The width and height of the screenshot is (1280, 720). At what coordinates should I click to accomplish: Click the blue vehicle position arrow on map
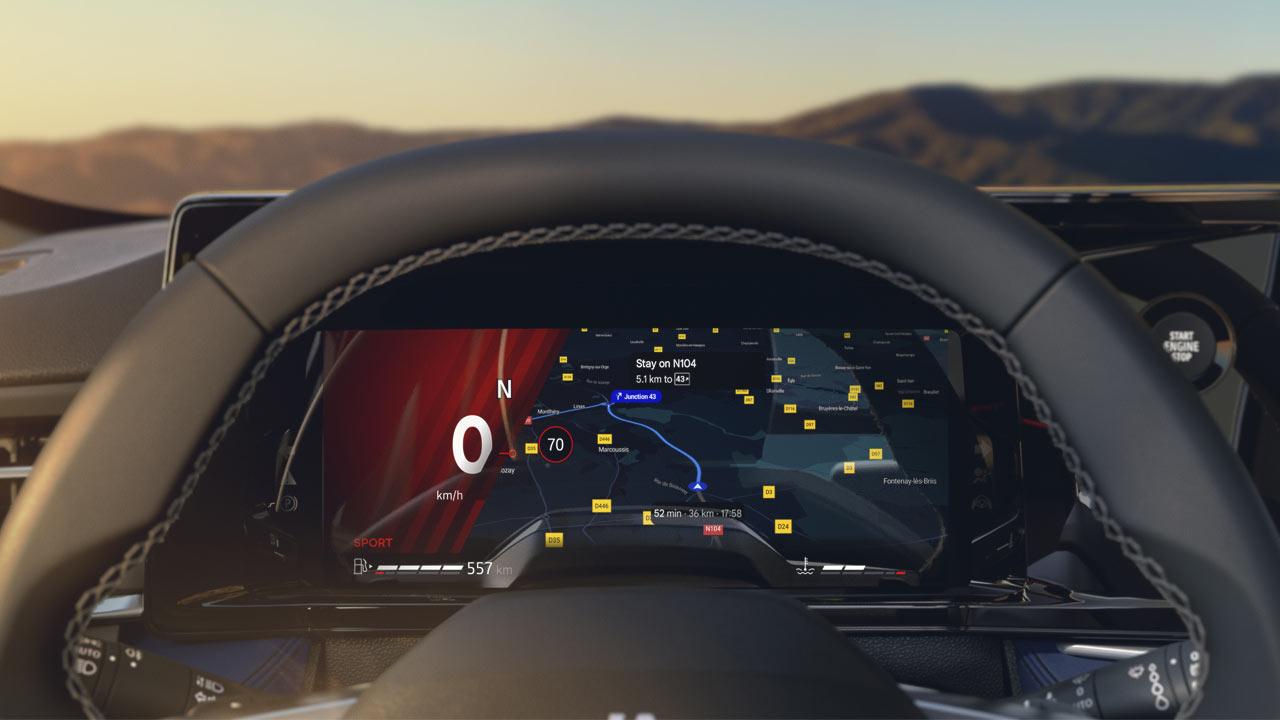coord(699,486)
